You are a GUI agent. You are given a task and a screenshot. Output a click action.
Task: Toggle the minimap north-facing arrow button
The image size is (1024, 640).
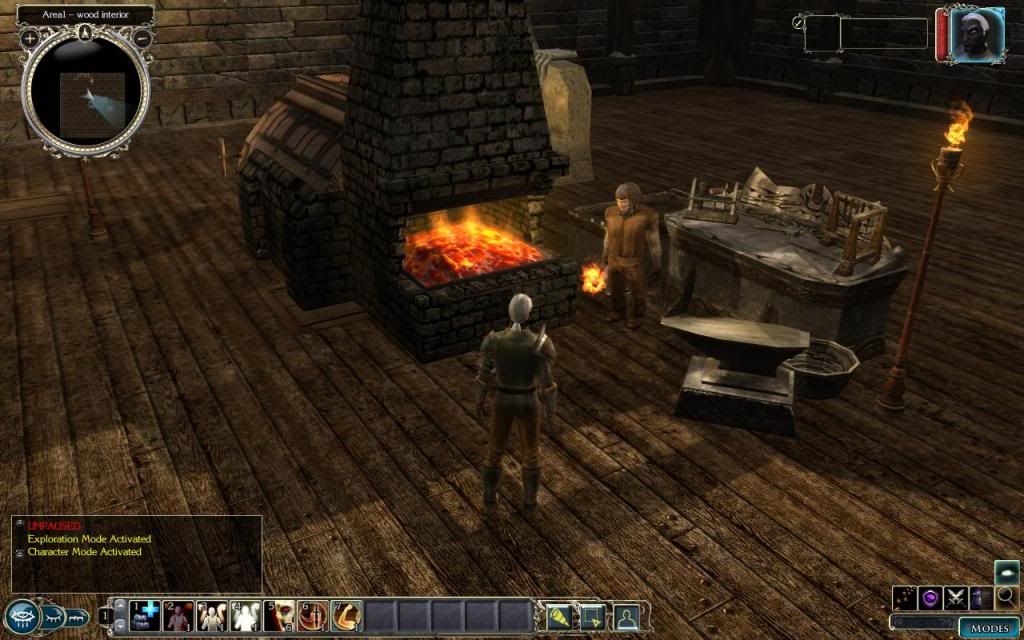coord(87,32)
